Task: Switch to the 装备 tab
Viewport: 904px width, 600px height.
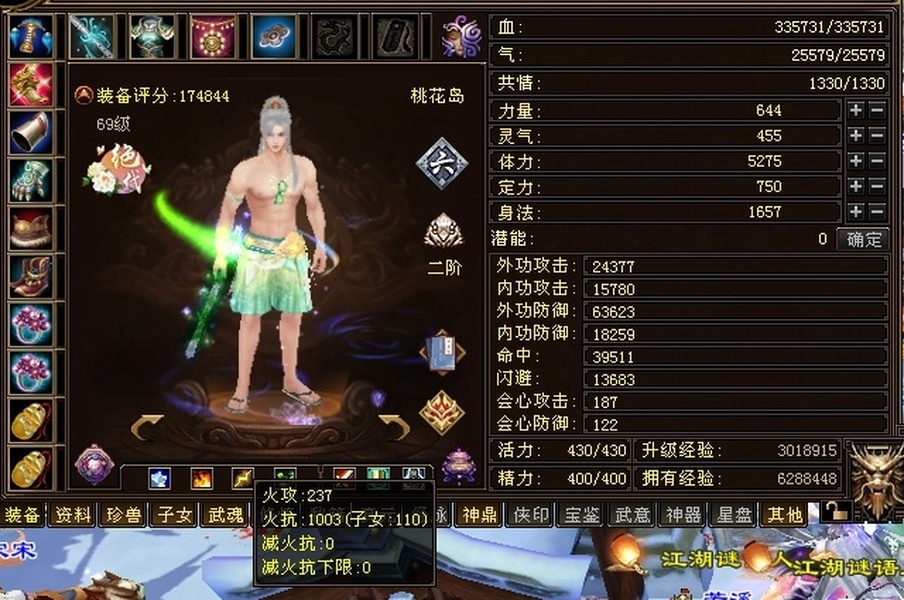Action: coord(23,515)
